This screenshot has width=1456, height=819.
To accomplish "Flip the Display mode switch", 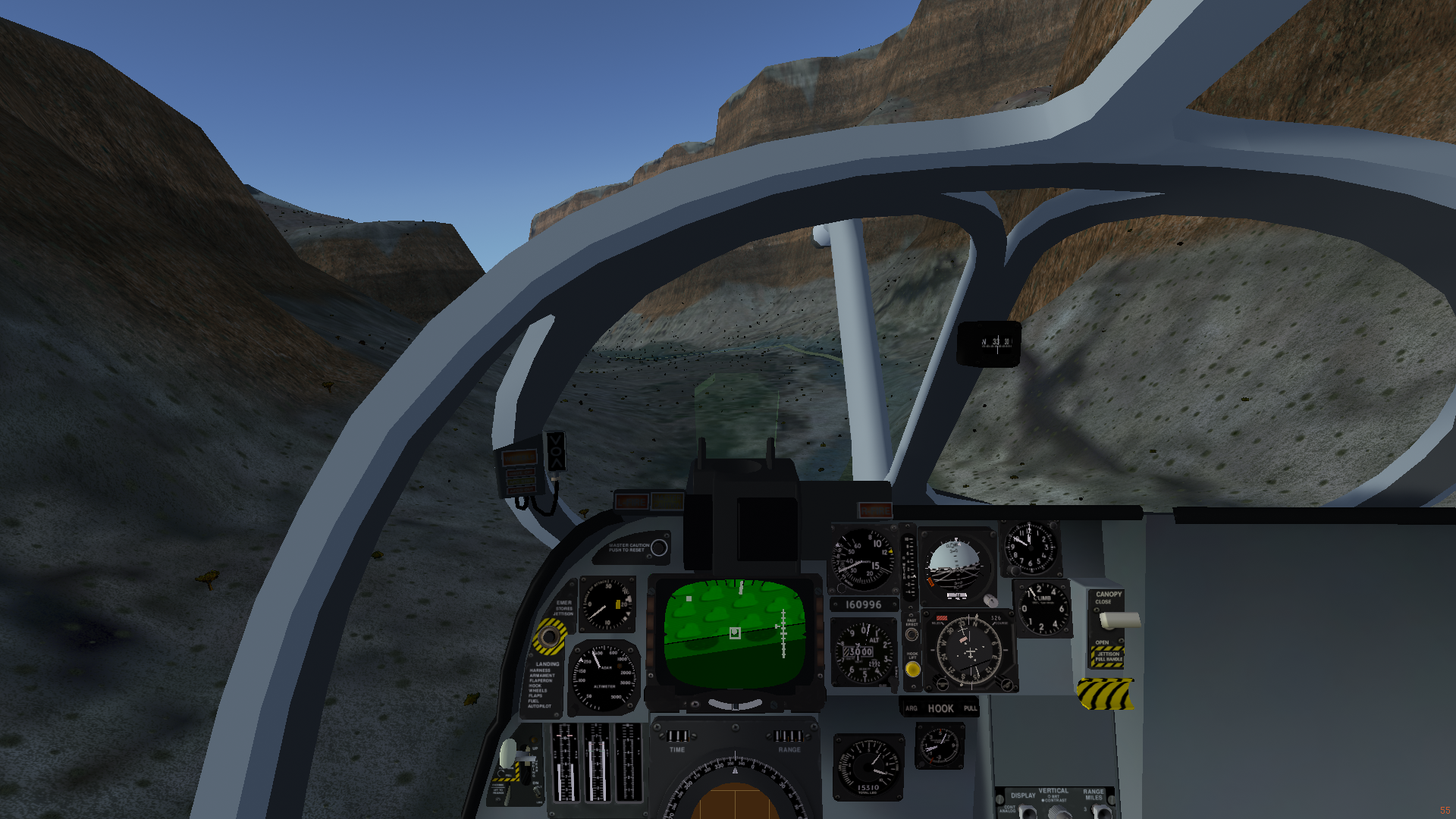I will pyautogui.click(x=1026, y=811).
